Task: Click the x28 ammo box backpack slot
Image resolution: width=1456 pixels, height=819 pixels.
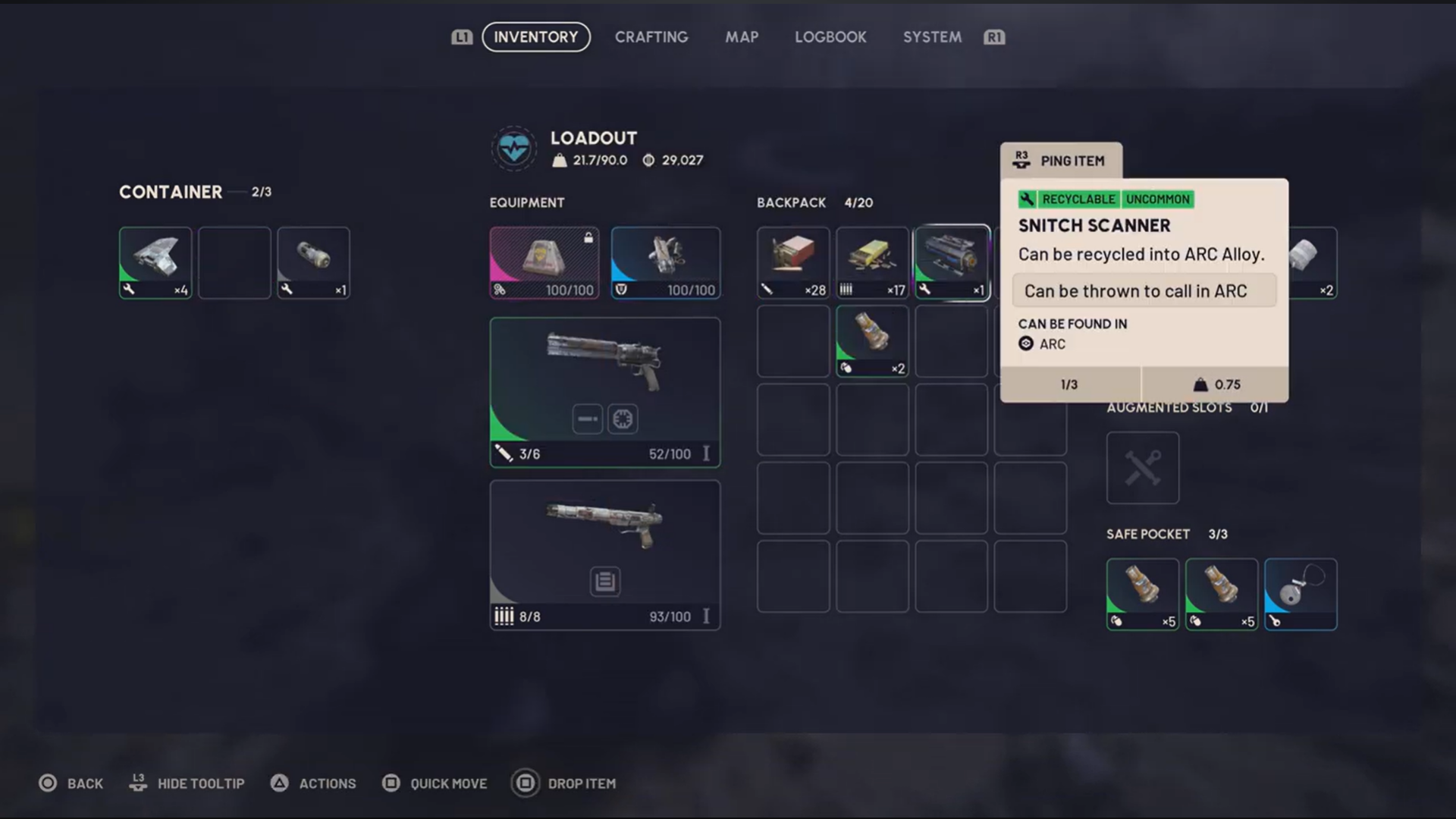Action: [x=792, y=262]
